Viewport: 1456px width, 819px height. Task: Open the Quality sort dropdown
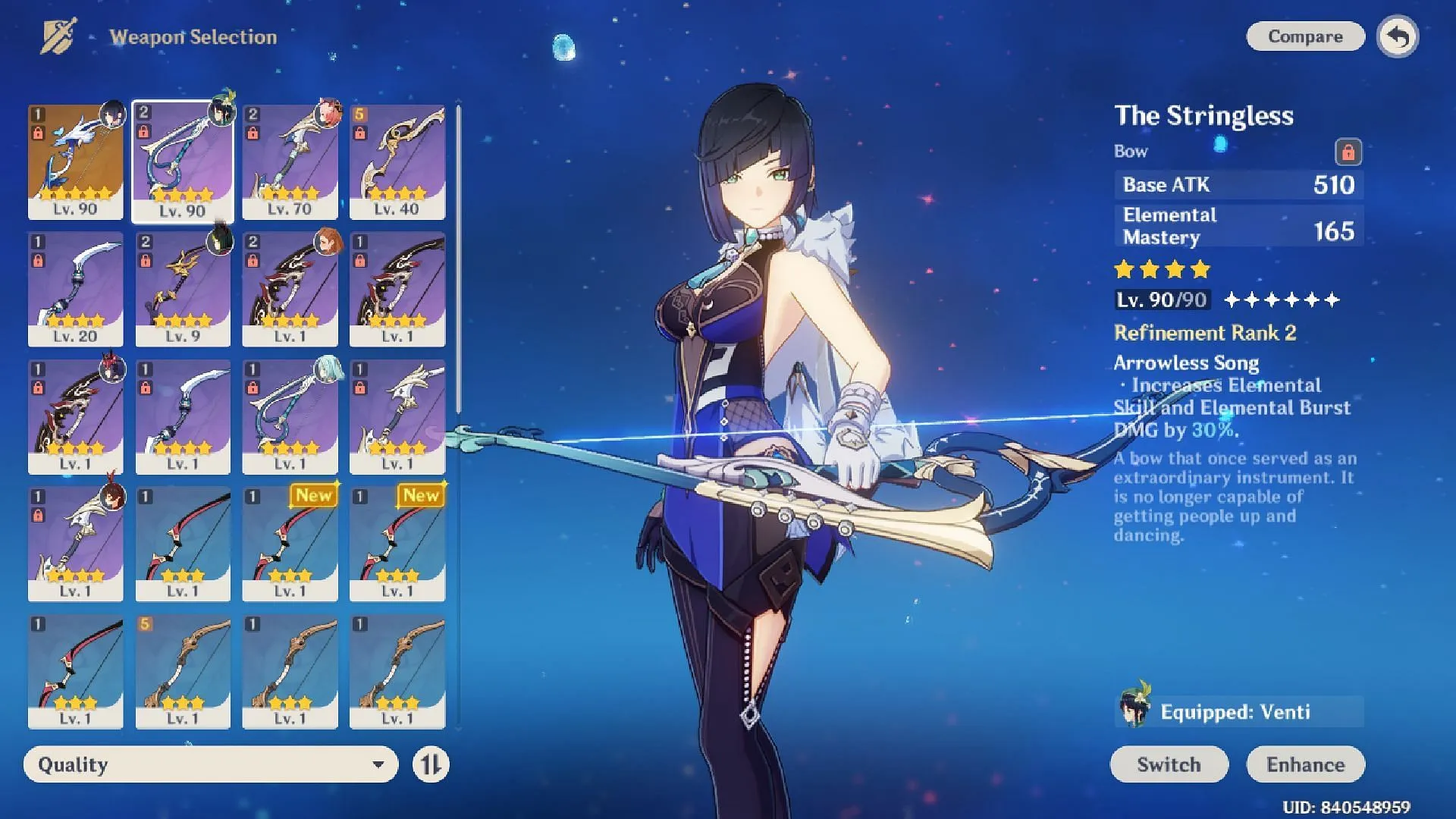(211, 764)
